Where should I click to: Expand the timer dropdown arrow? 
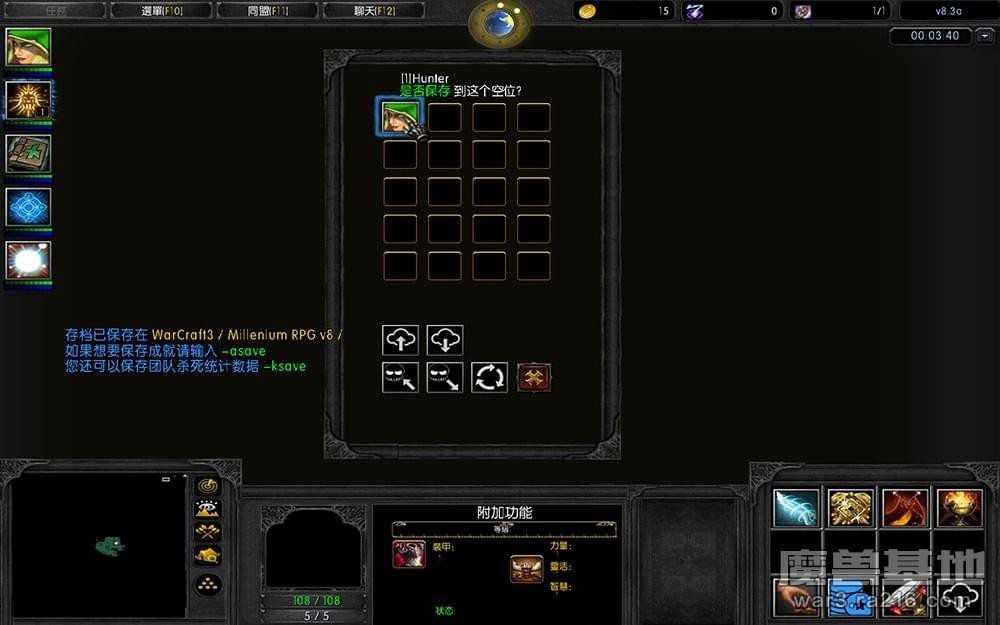pyautogui.click(x=986, y=36)
